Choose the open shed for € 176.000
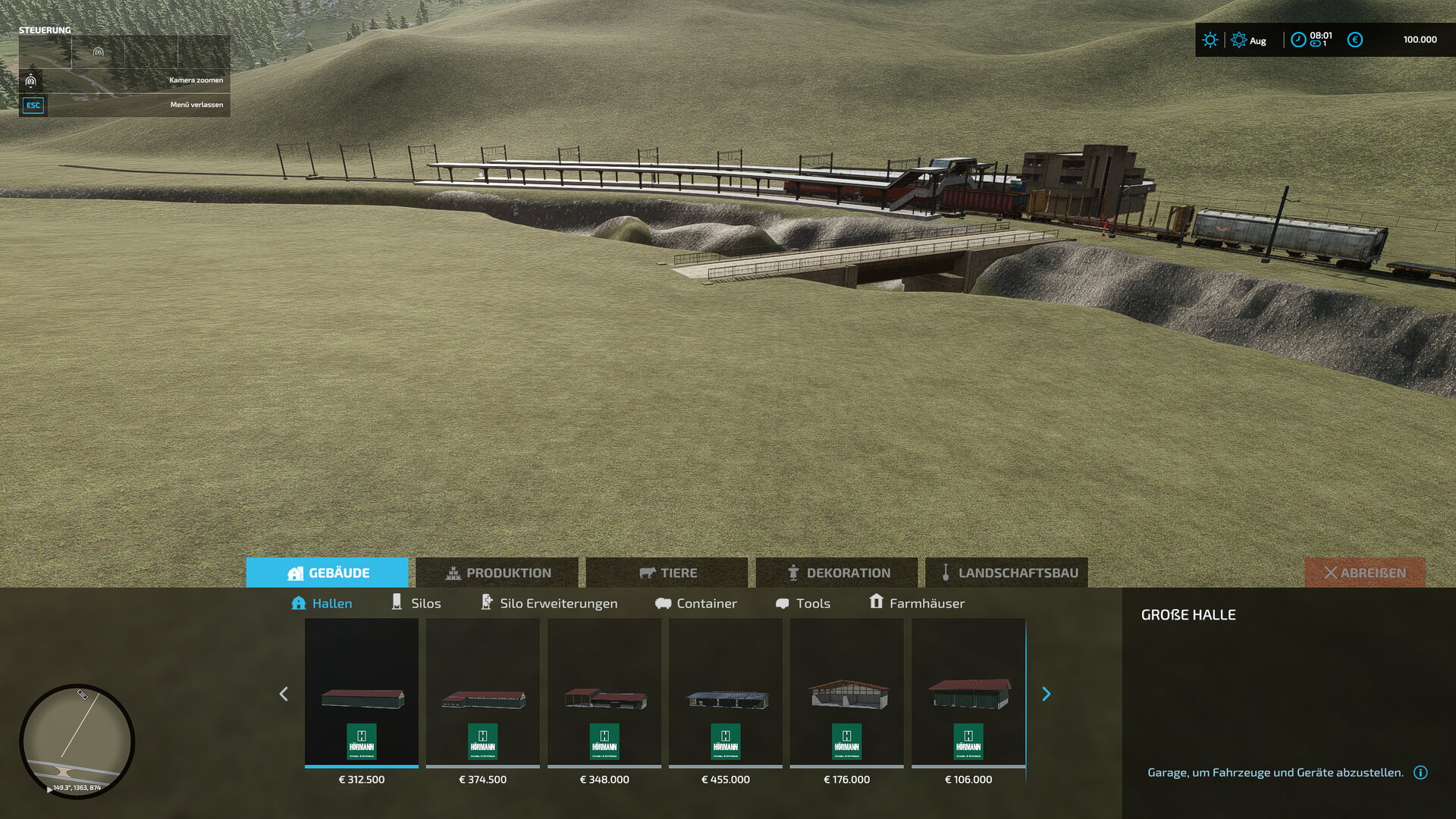1456x819 pixels. tap(847, 694)
